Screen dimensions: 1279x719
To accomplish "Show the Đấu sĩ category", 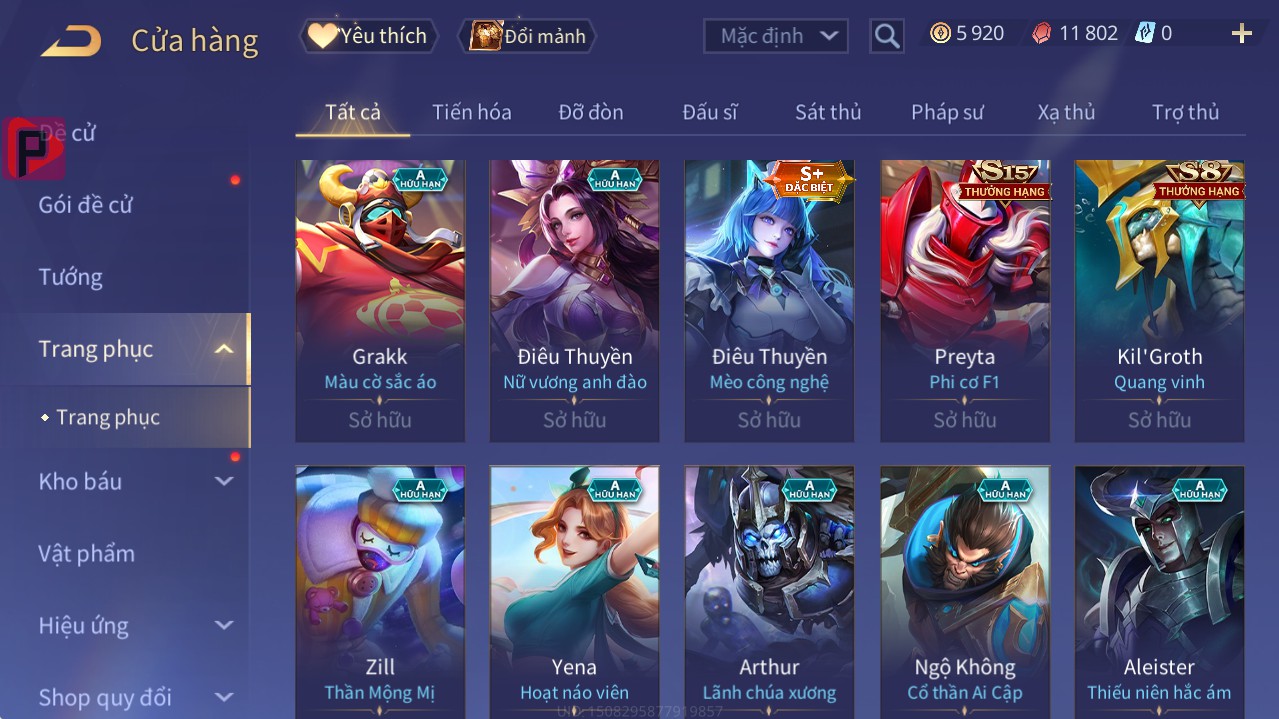I will coord(710,112).
